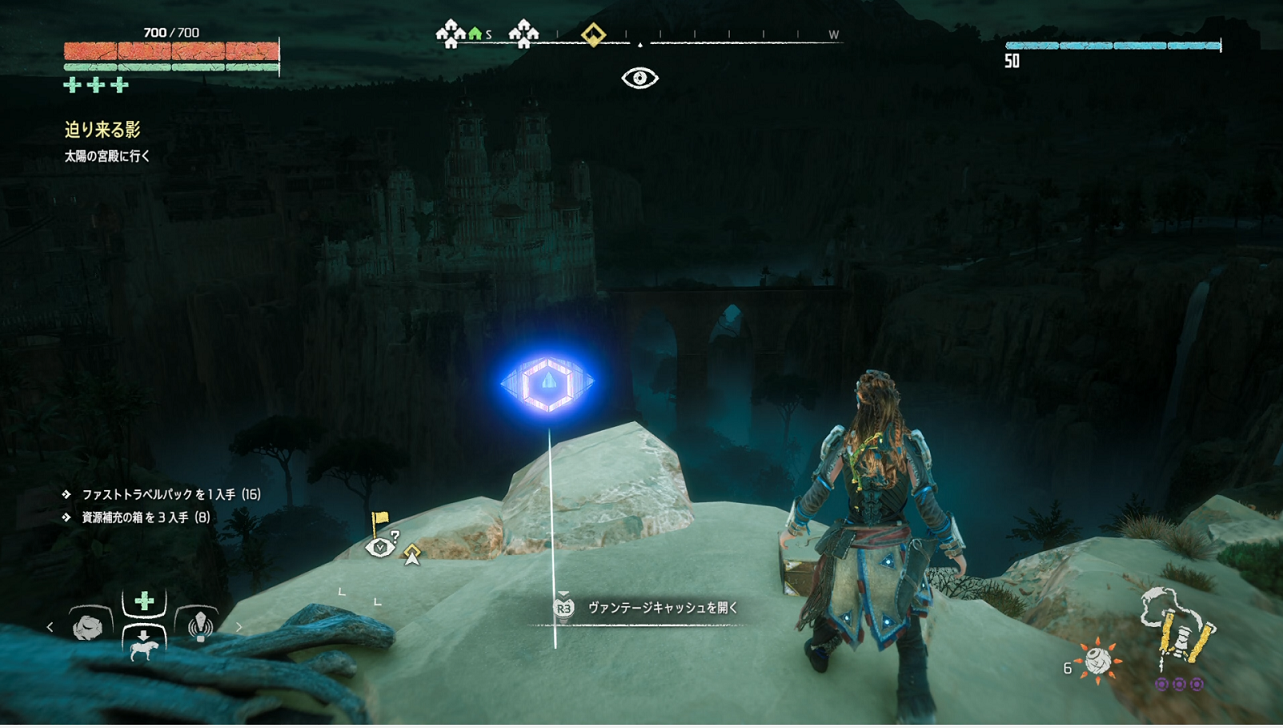Select the 資源補充の箱 crafting objective
1283x728 pixels.
[x=145, y=517]
